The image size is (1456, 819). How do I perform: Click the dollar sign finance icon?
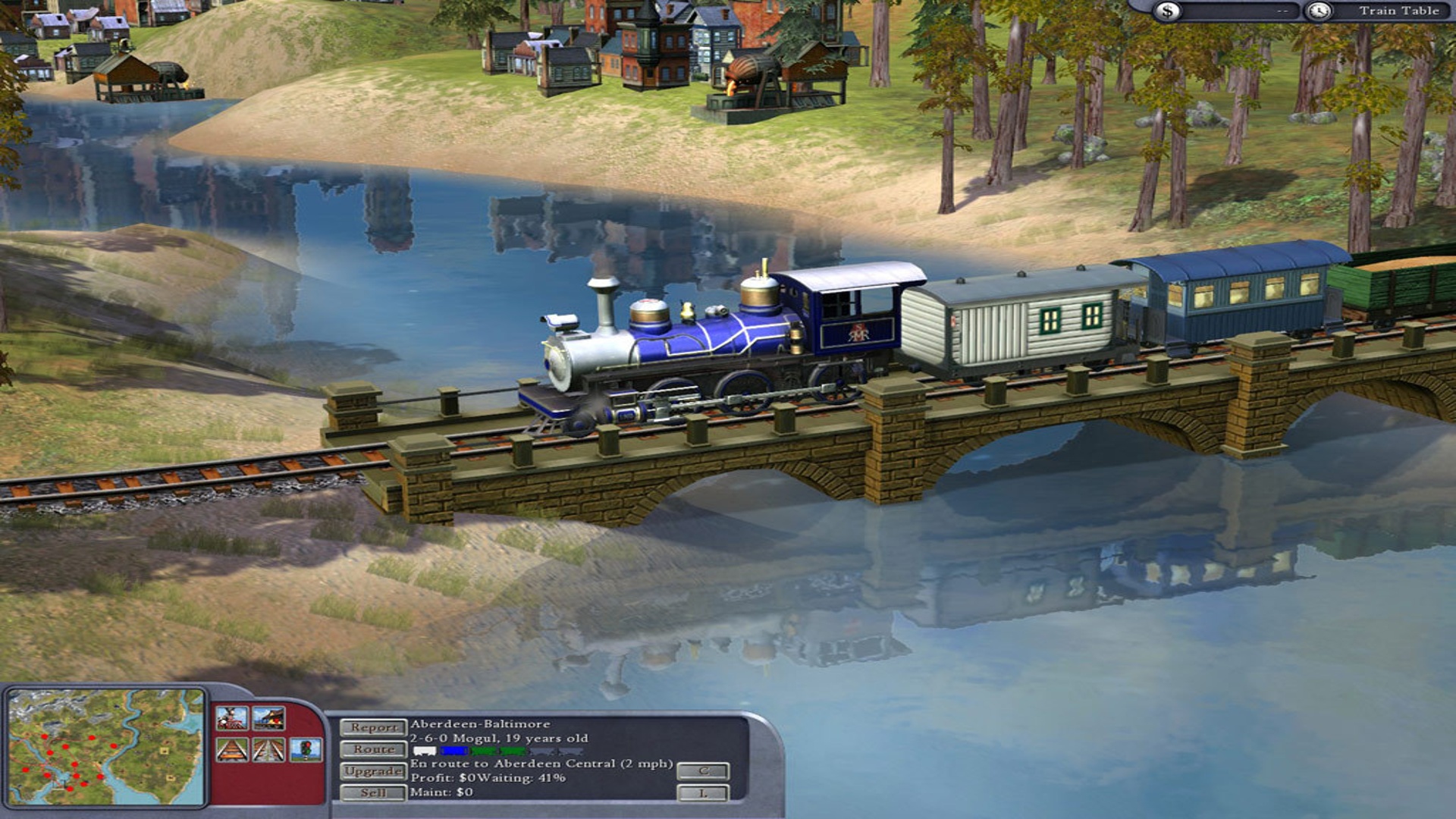tap(1168, 11)
